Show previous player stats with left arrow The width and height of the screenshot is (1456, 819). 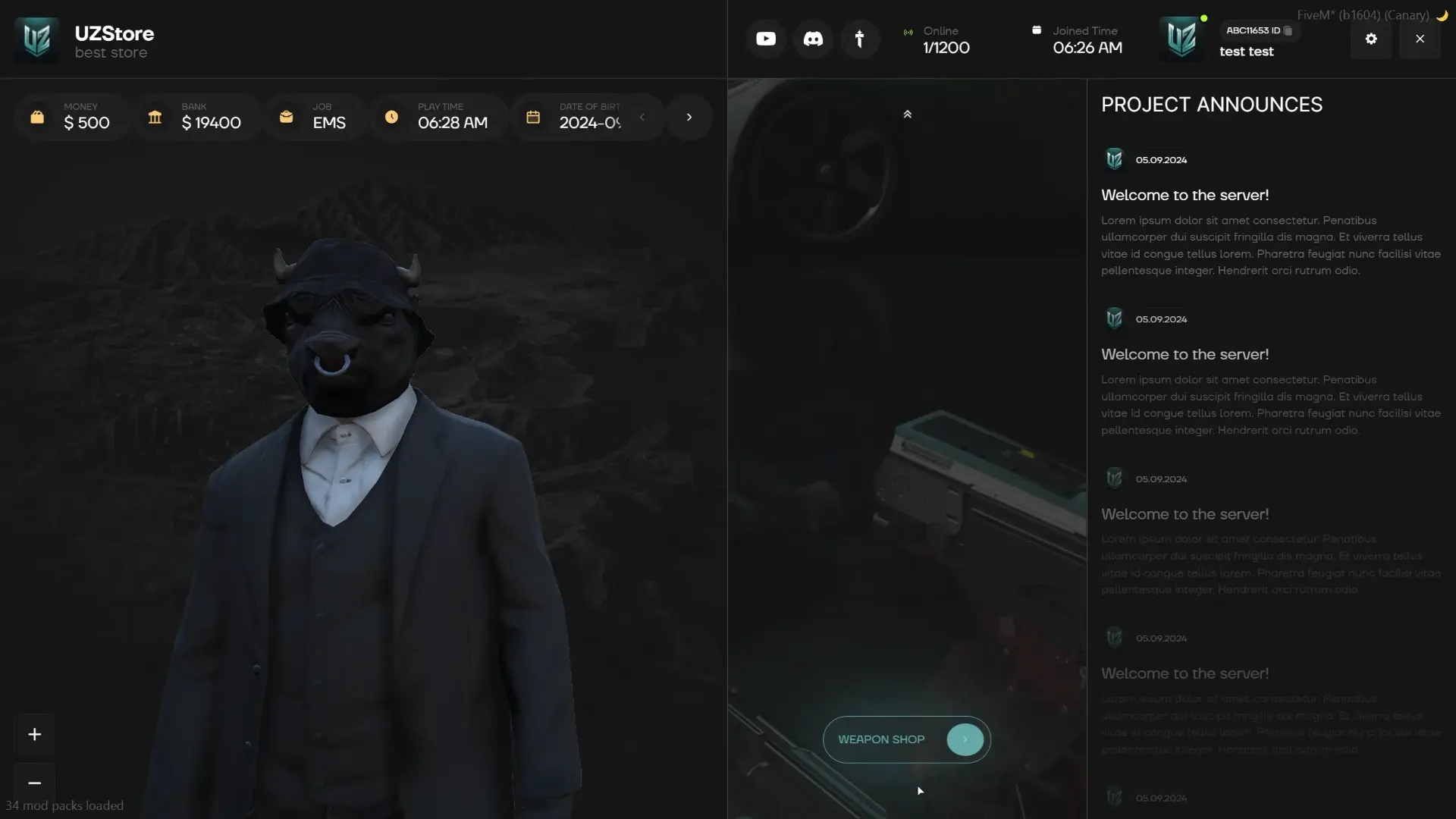pyautogui.click(x=642, y=118)
